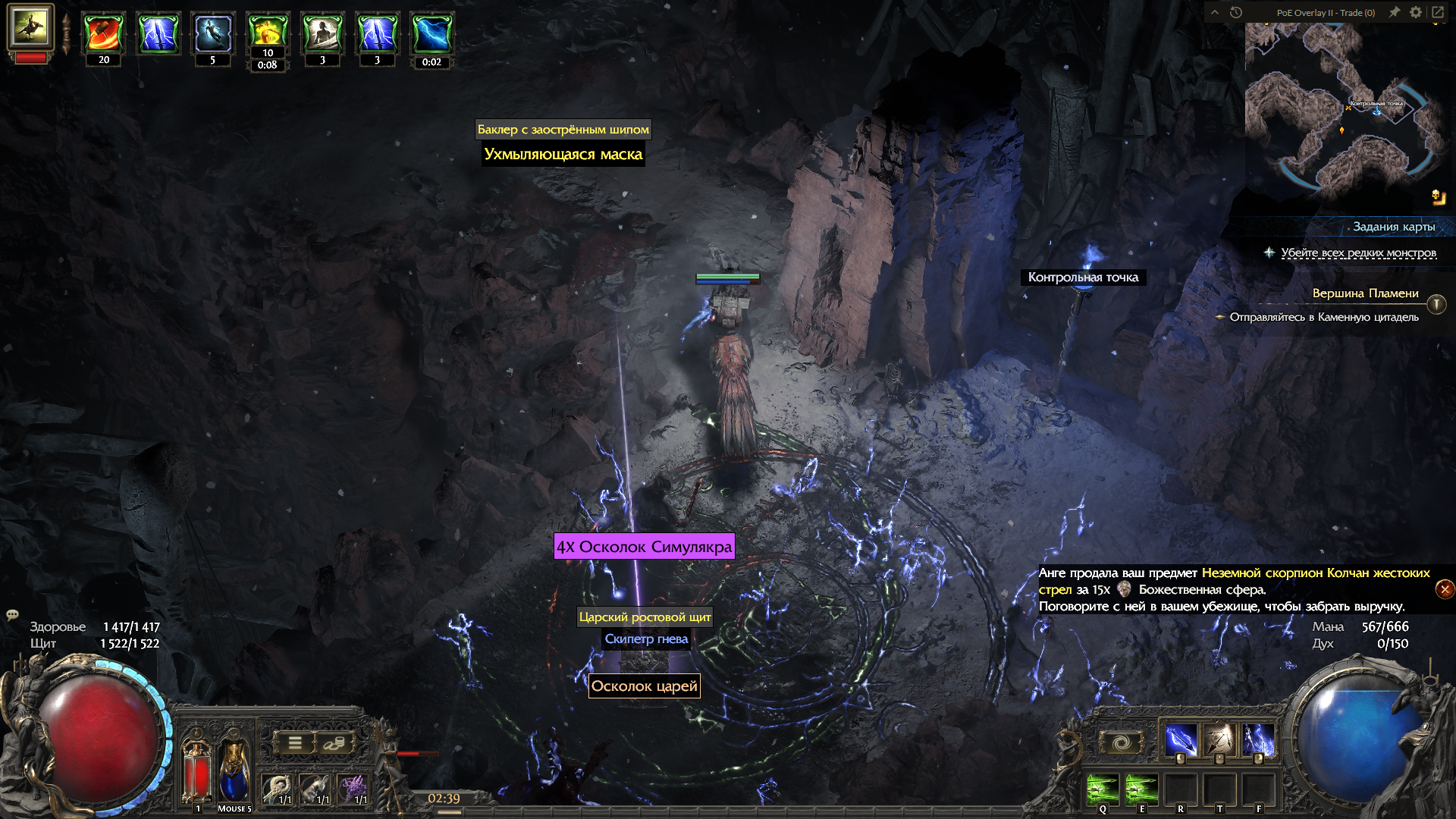Viewport: 1456px width, 819px height.
Task: Open the swirl portal button
Action: click(x=1122, y=742)
